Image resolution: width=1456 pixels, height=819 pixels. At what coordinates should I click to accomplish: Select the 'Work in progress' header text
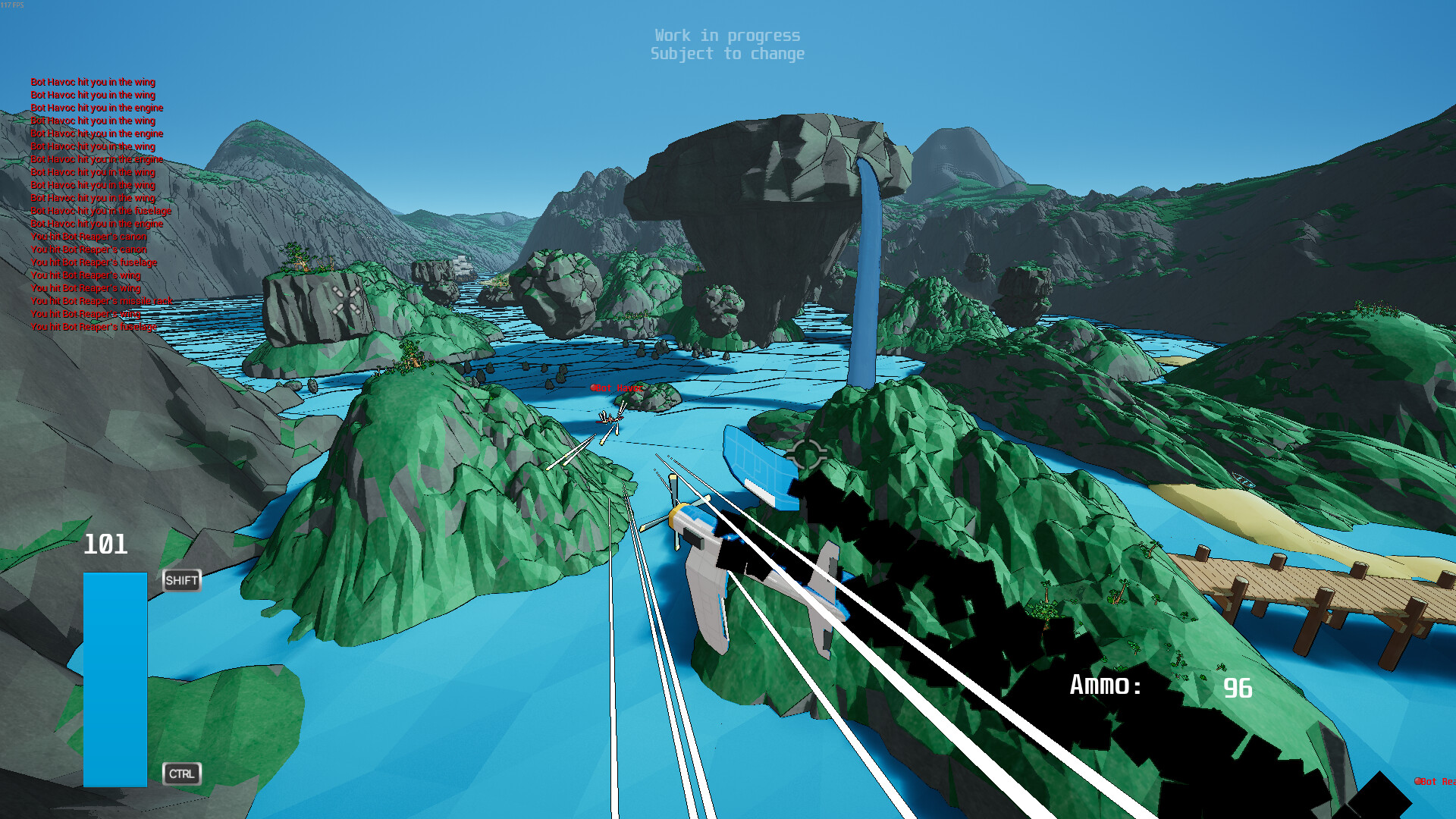(x=728, y=35)
